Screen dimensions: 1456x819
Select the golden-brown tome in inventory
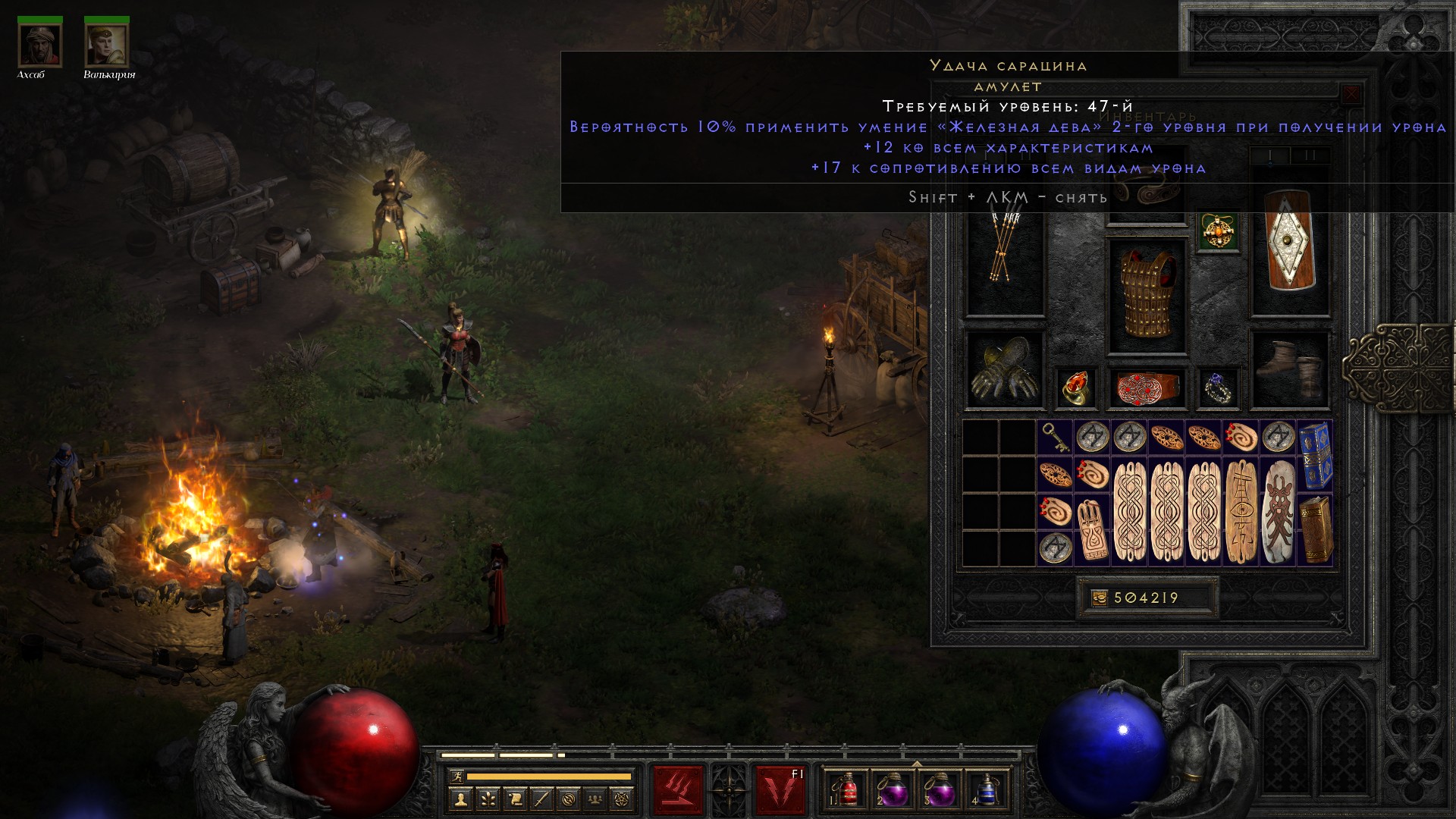(1316, 529)
